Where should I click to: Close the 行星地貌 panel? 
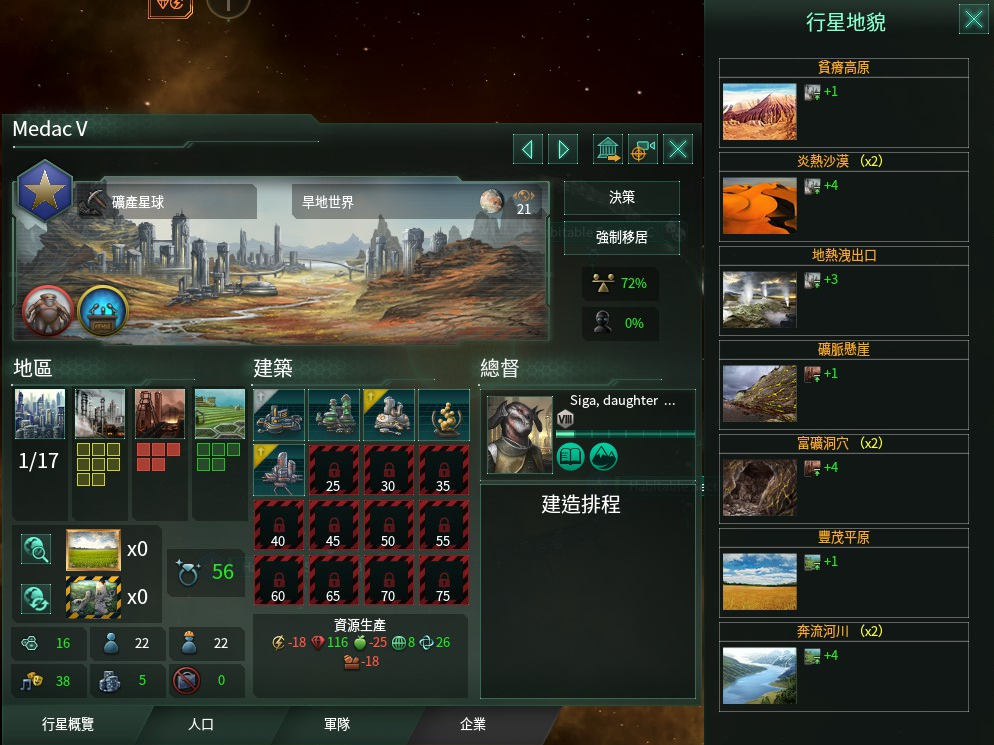point(972,19)
